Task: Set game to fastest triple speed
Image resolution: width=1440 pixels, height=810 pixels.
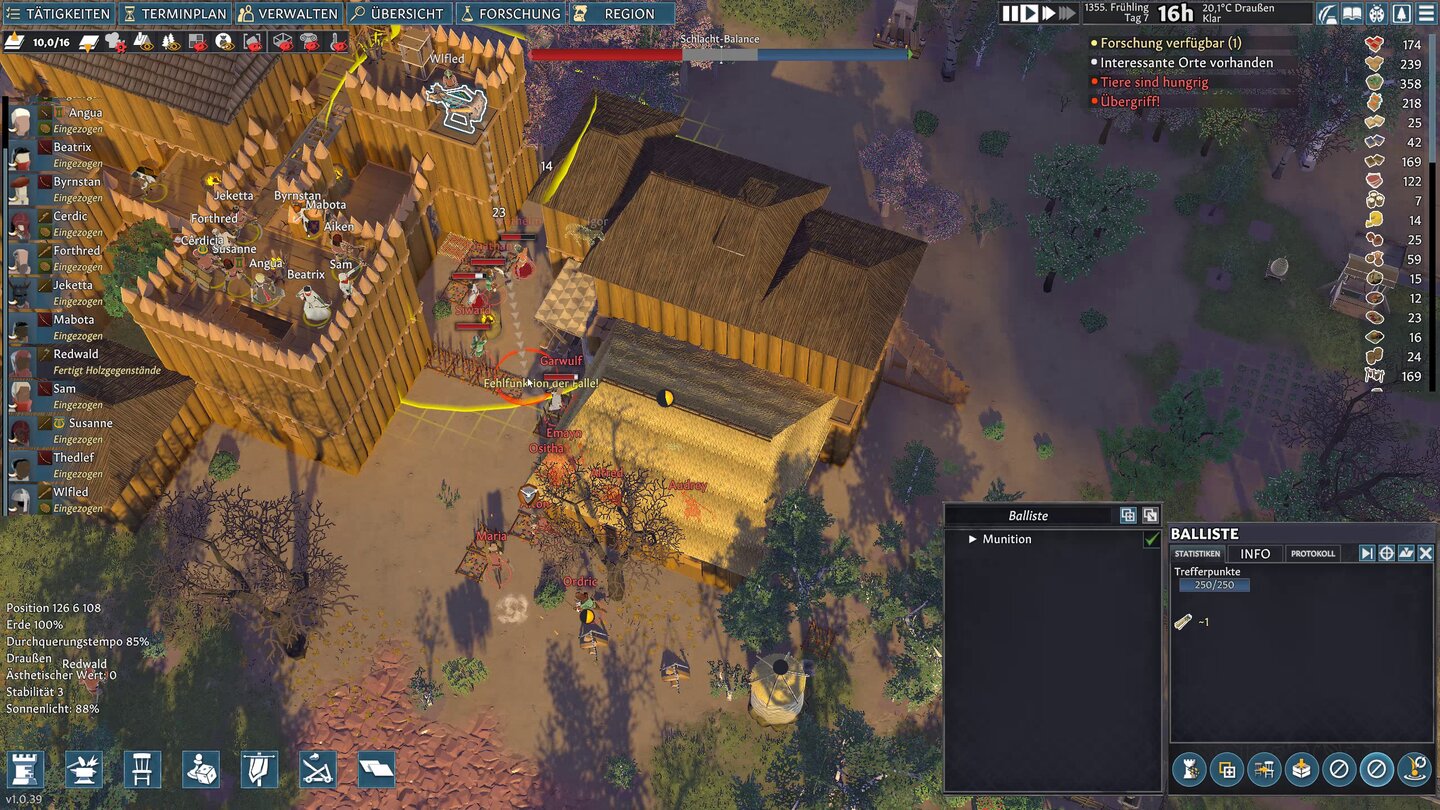Action: 1067,13
